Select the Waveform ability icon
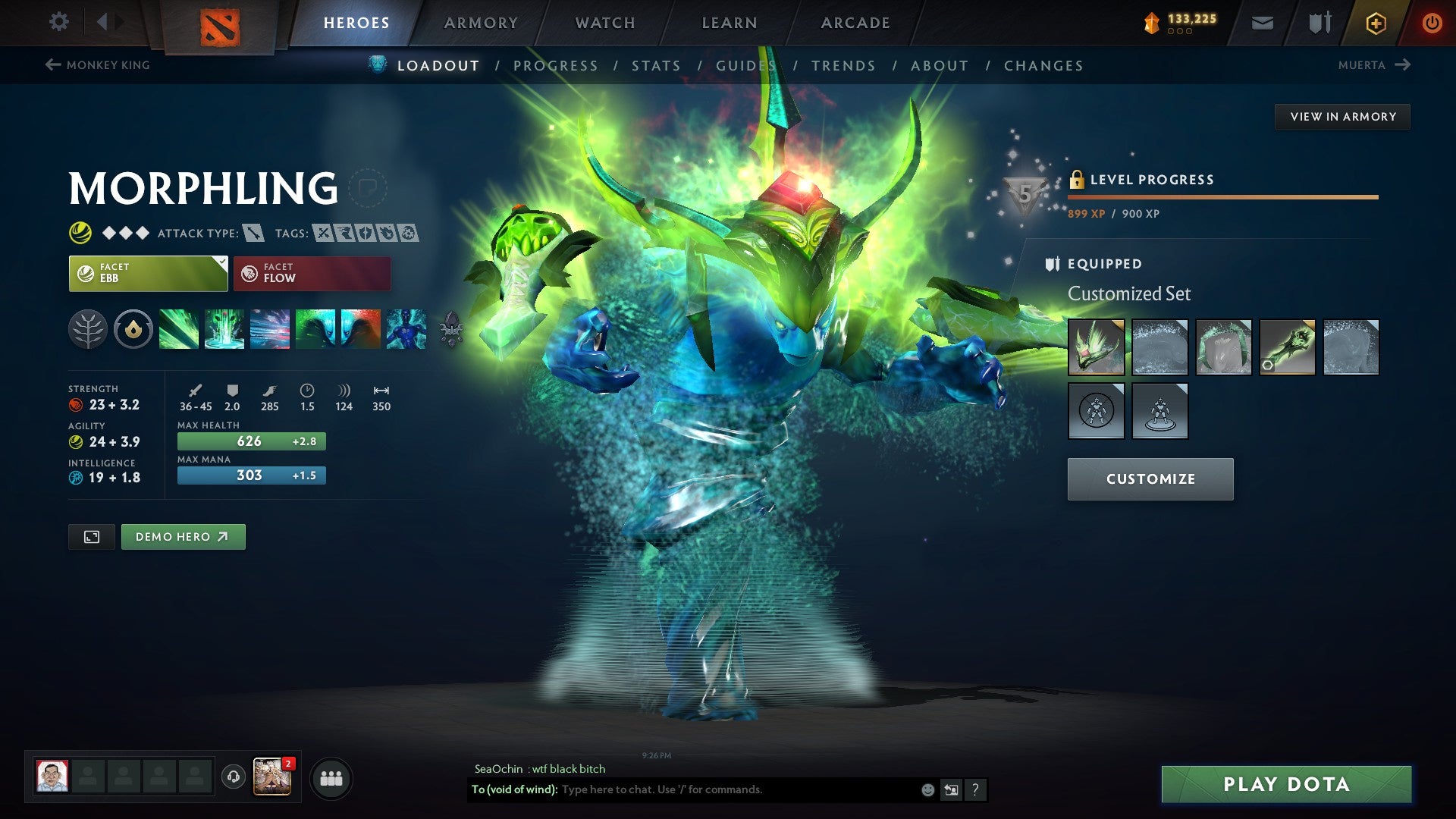1456x819 pixels. [179, 330]
